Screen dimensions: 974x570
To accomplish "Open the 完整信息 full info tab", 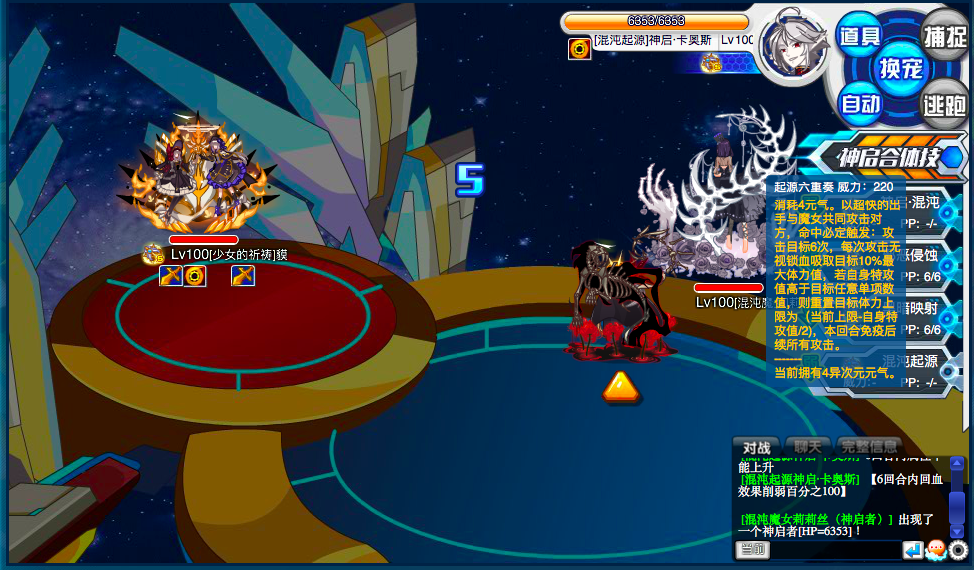I will [x=870, y=446].
